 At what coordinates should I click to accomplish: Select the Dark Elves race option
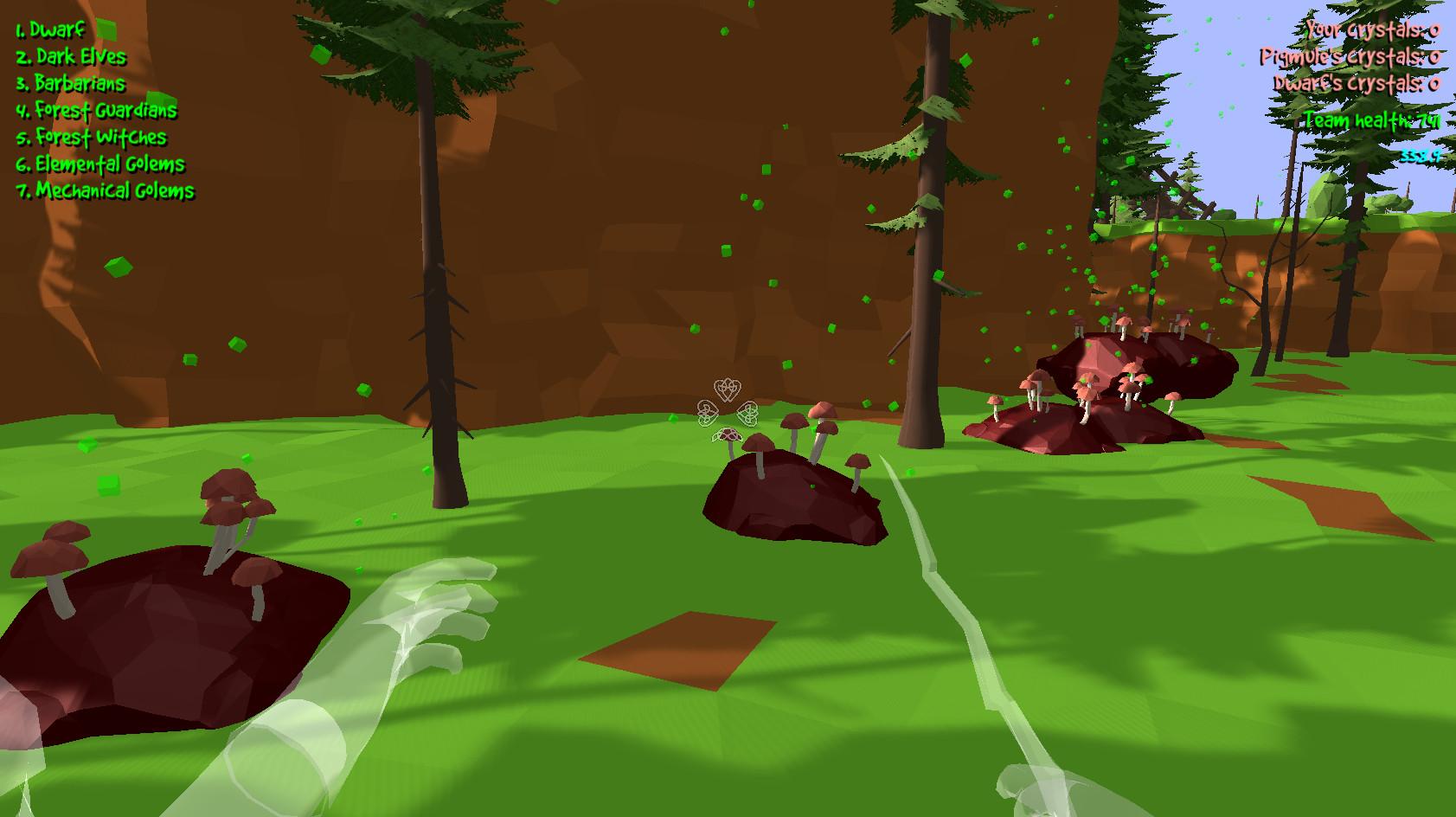[x=69, y=57]
